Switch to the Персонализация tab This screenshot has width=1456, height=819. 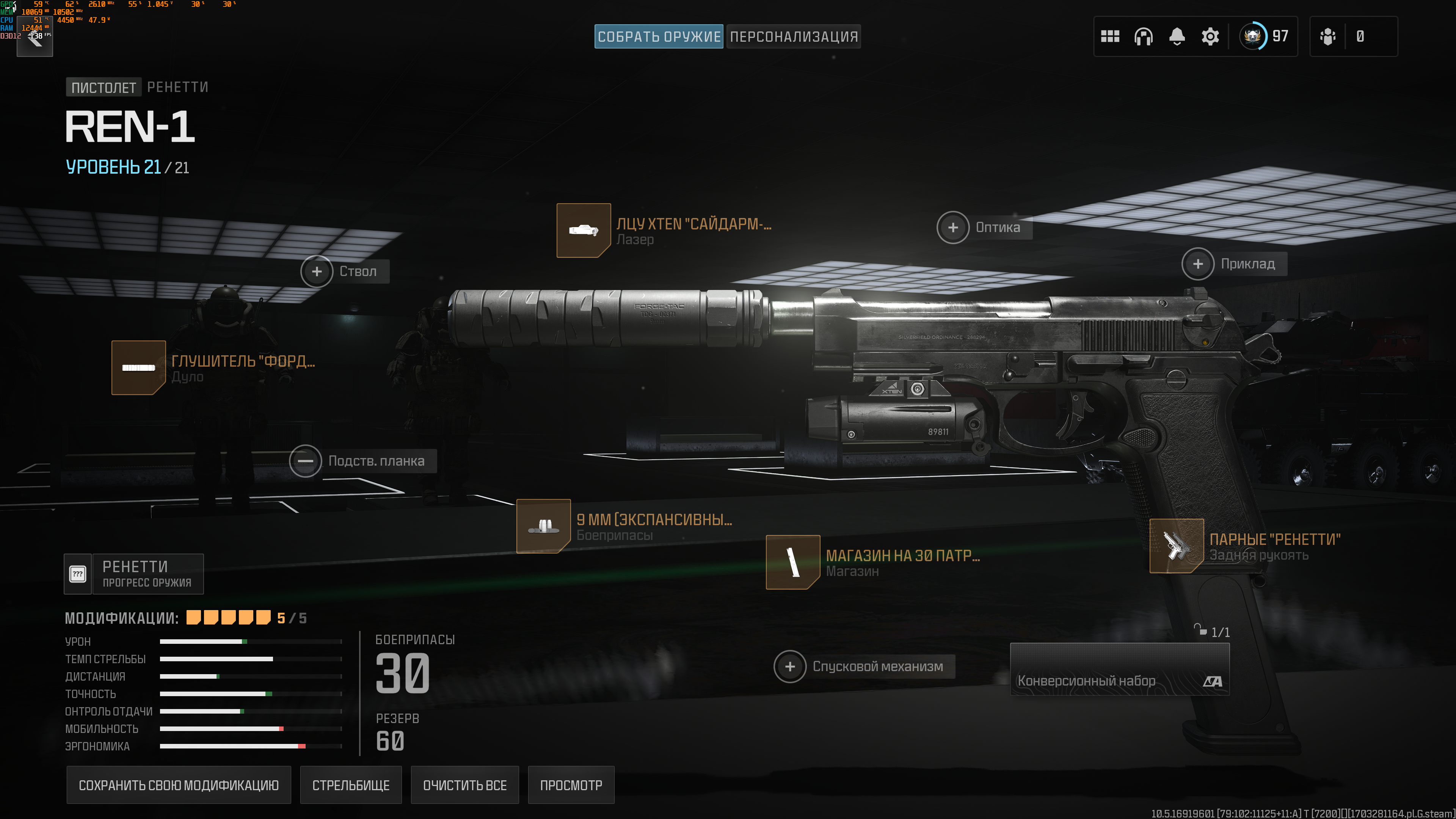[x=793, y=37]
